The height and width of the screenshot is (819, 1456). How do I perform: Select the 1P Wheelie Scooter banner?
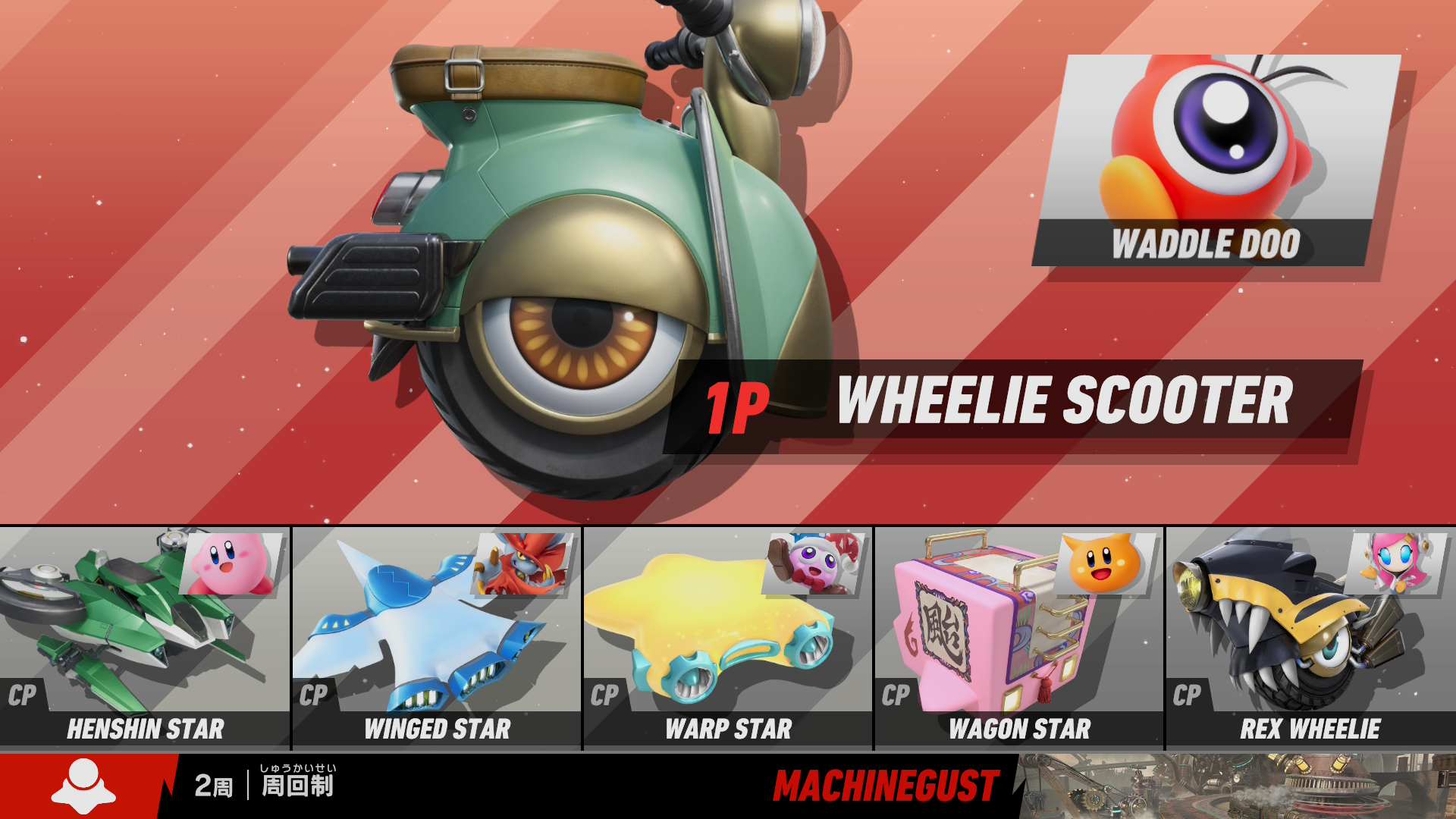1012,404
